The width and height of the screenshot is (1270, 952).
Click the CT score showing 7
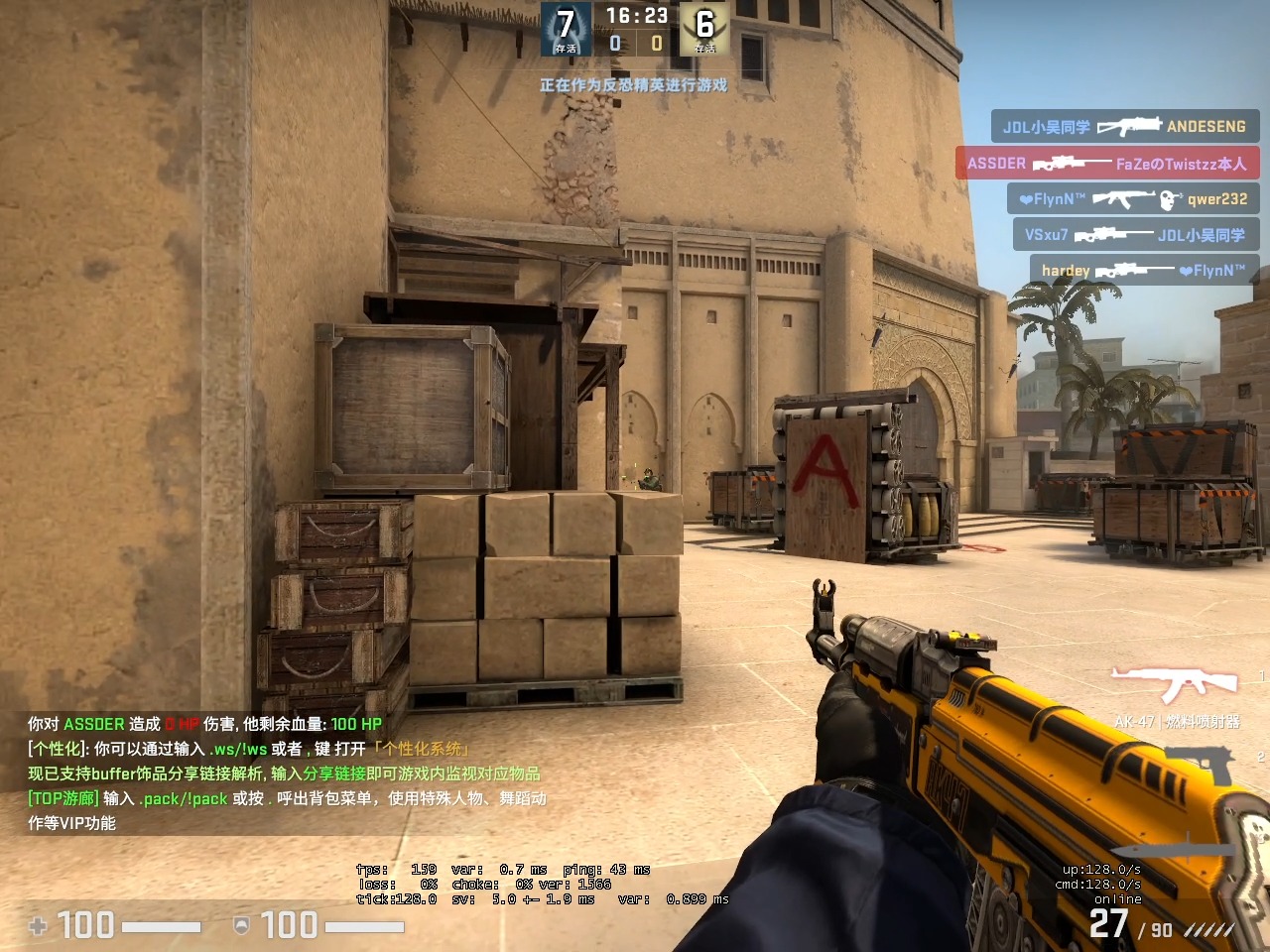tap(564, 24)
